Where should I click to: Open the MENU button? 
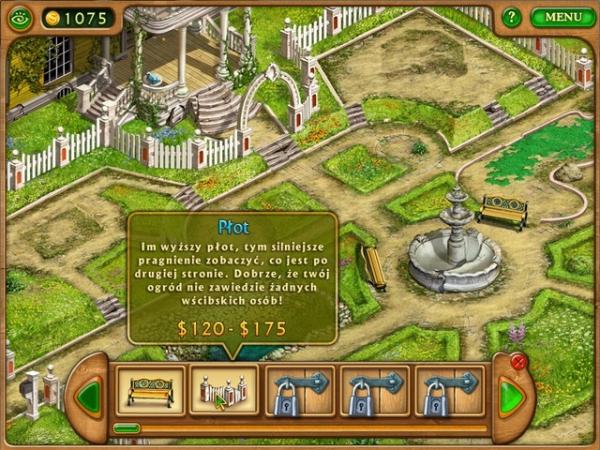coord(563,17)
